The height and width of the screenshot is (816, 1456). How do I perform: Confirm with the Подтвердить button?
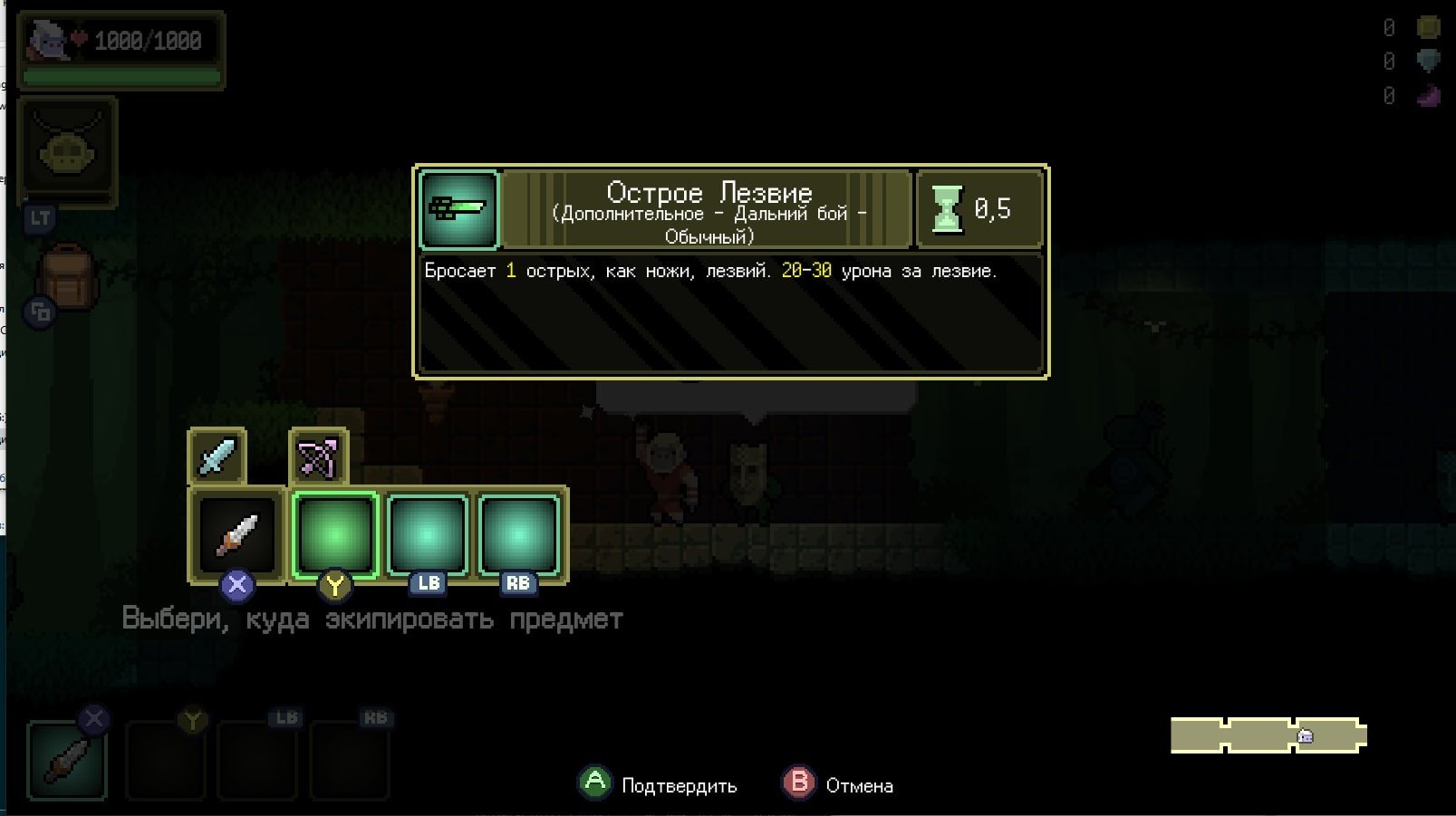(x=660, y=784)
